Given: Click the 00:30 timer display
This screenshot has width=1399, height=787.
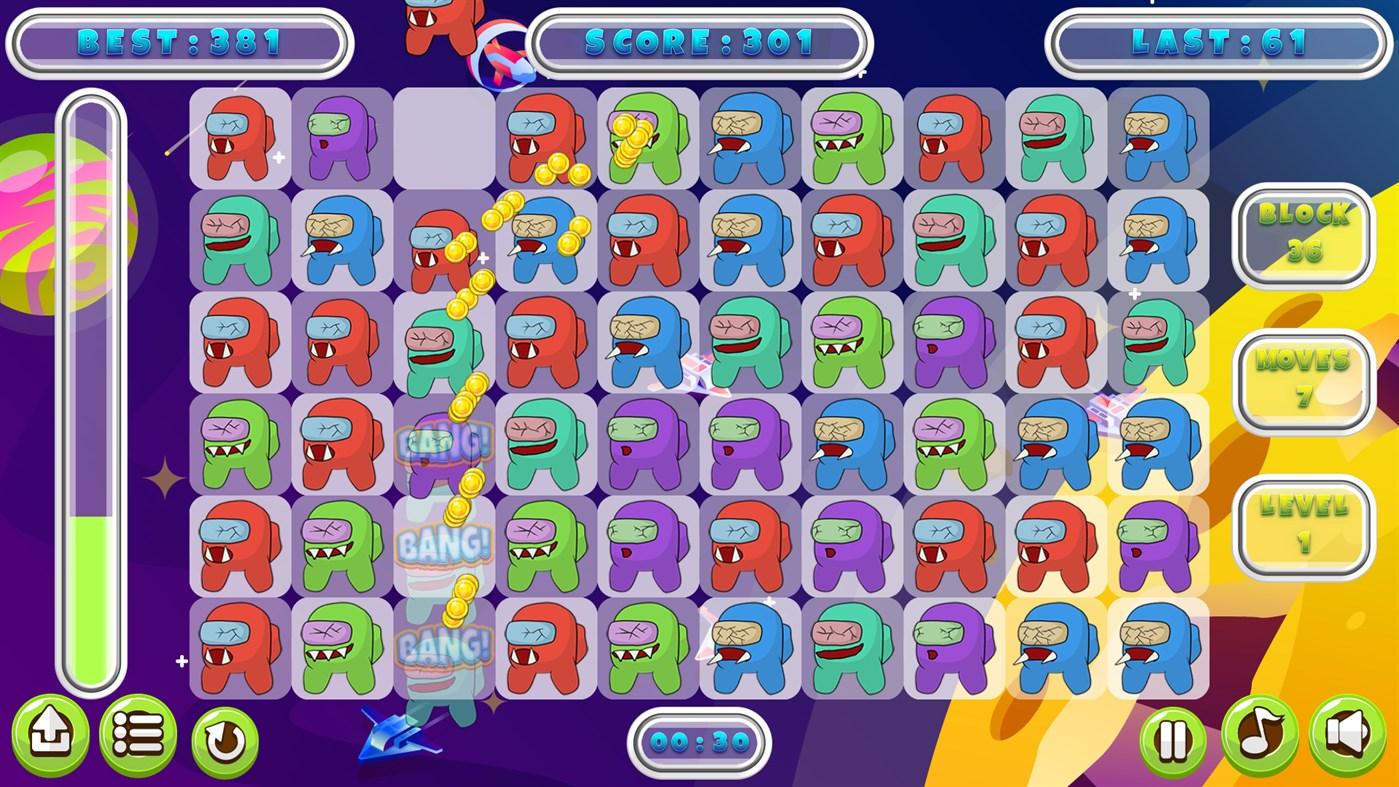Looking at the screenshot, I should coord(699,741).
